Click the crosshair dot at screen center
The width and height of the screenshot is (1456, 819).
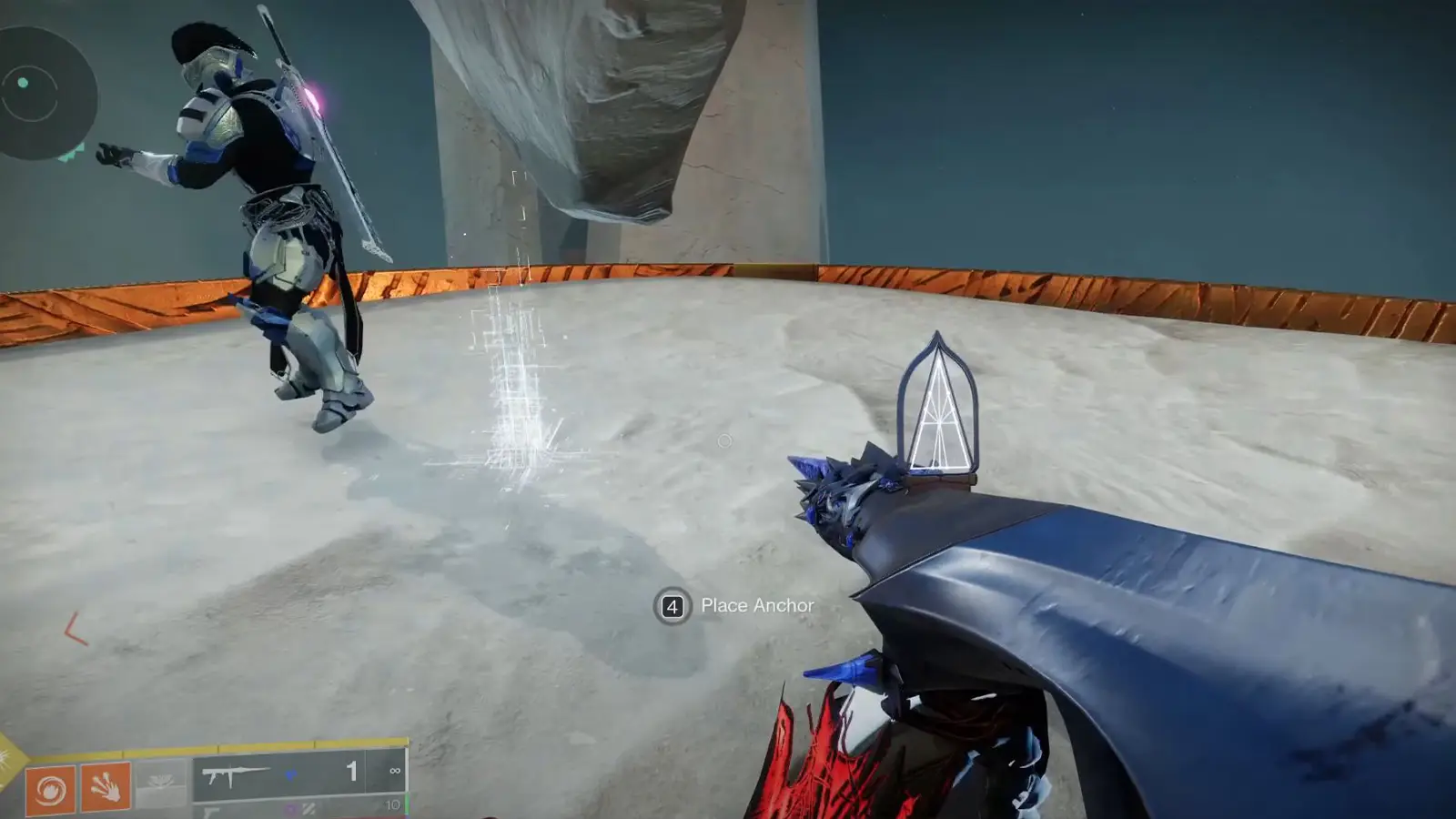pyautogui.click(x=725, y=440)
